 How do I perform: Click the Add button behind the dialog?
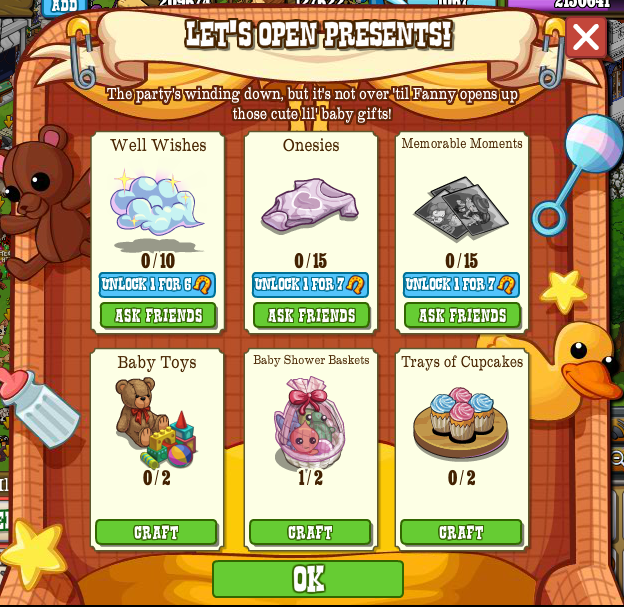[x=65, y=5]
